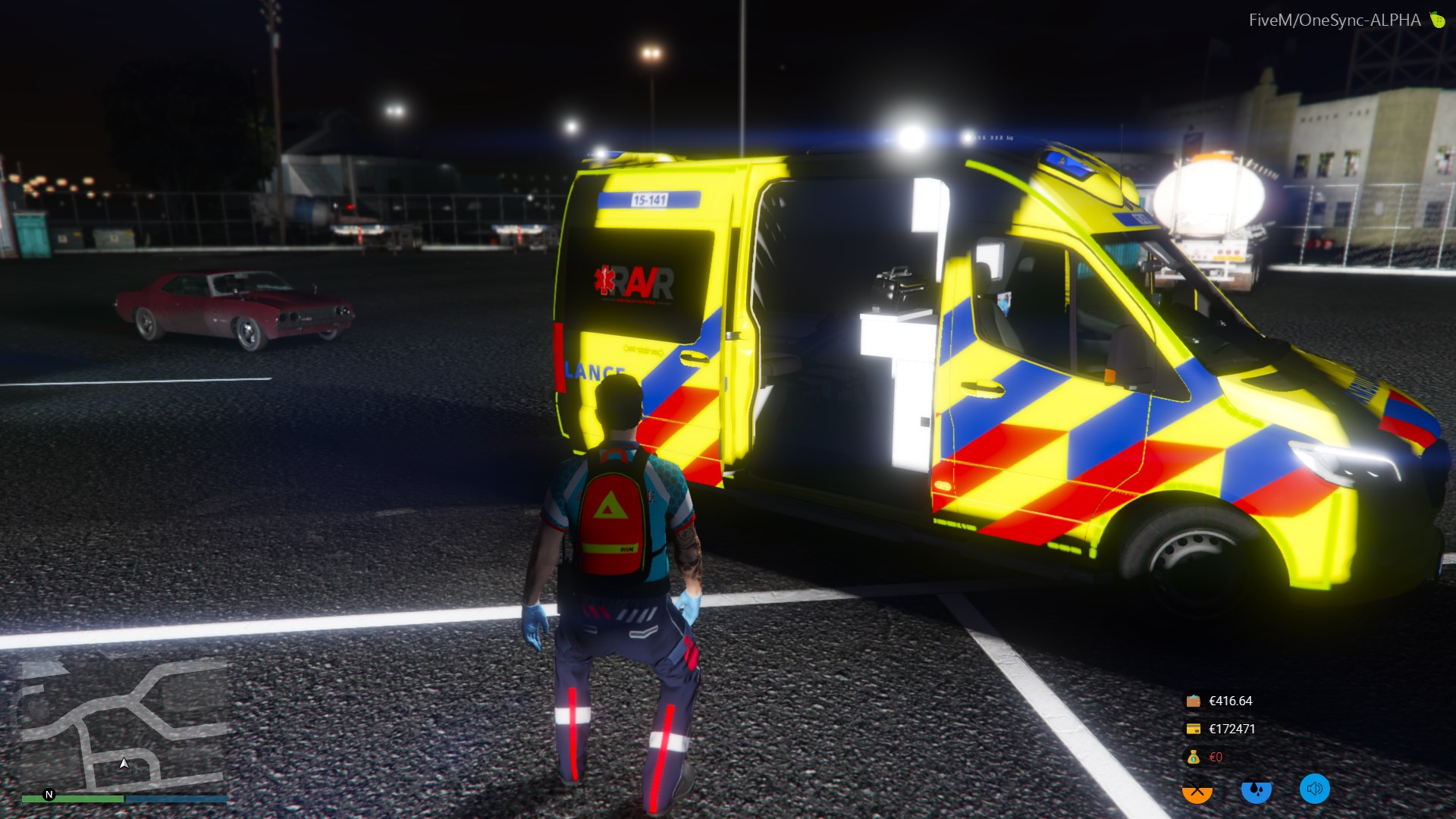
Task: Toggle the blue speaker voice icon
Action: click(1315, 789)
